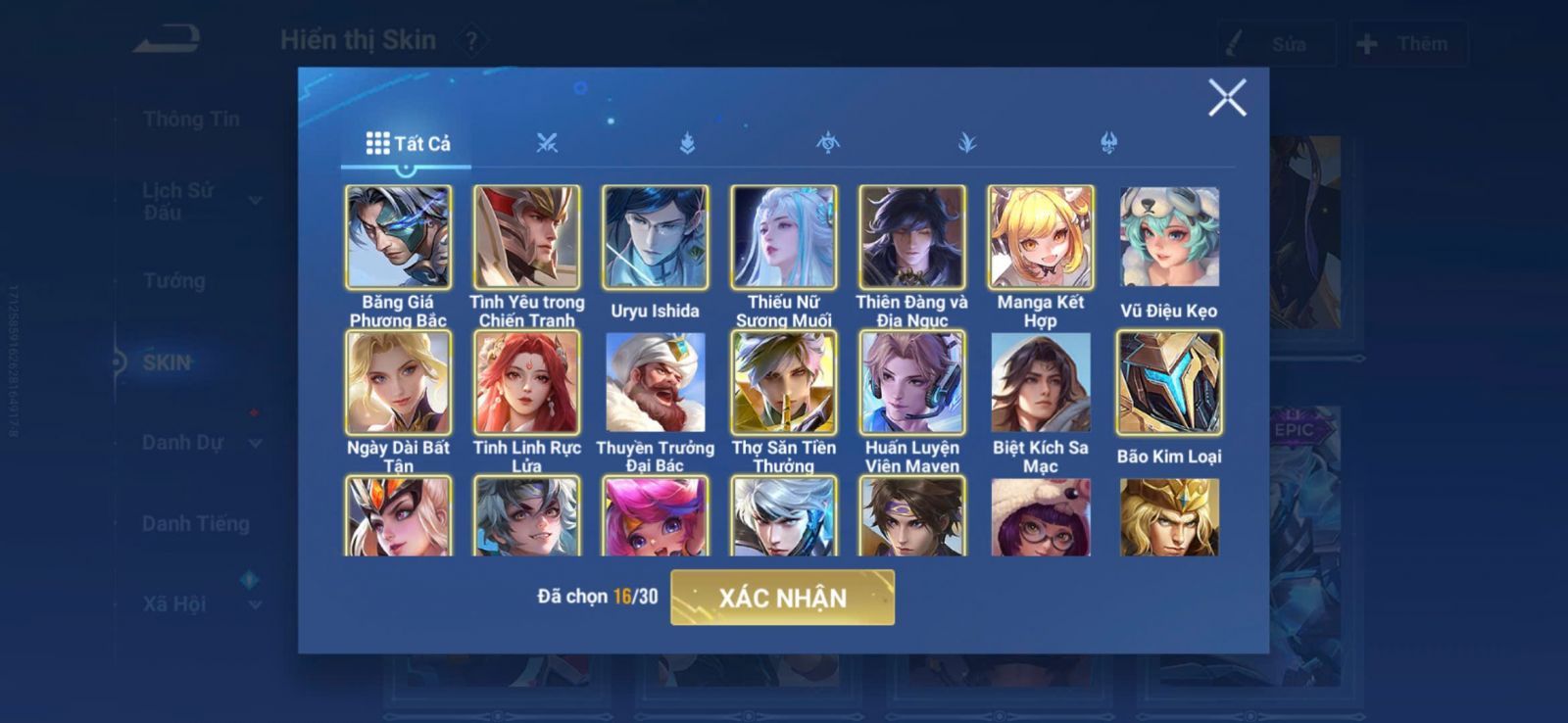Select the Manga Kết Hợp skin
Image resolution: width=1568 pixels, height=723 pixels.
click(1041, 237)
